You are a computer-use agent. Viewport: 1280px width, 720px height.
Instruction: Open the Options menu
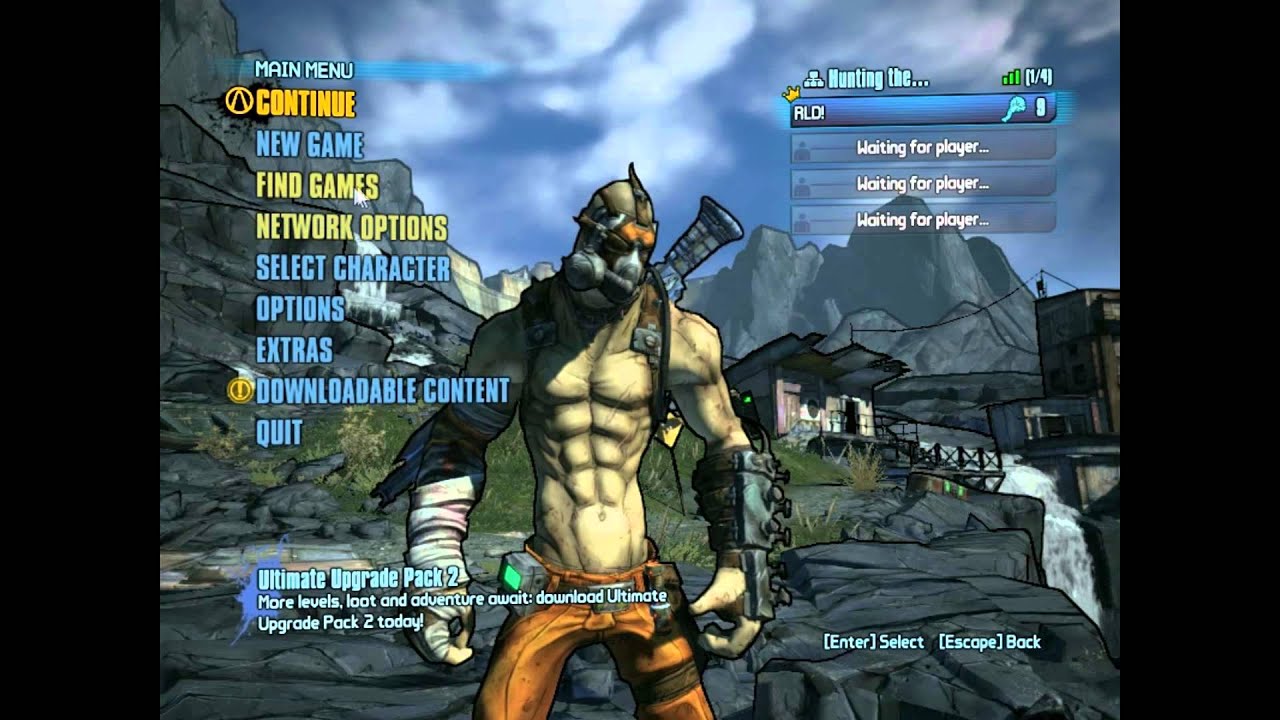click(x=300, y=309)
